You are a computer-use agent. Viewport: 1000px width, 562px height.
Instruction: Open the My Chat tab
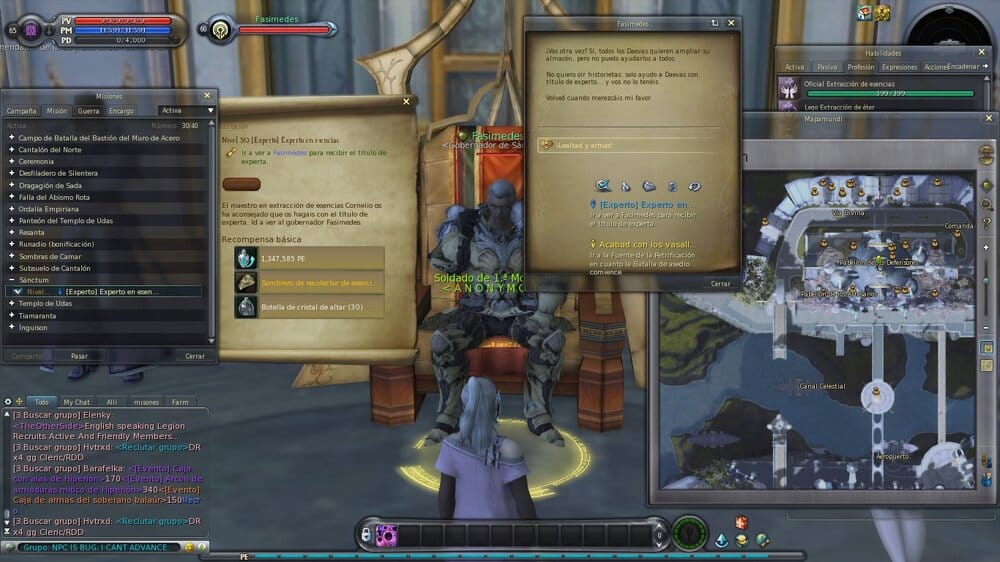(76, 401)
